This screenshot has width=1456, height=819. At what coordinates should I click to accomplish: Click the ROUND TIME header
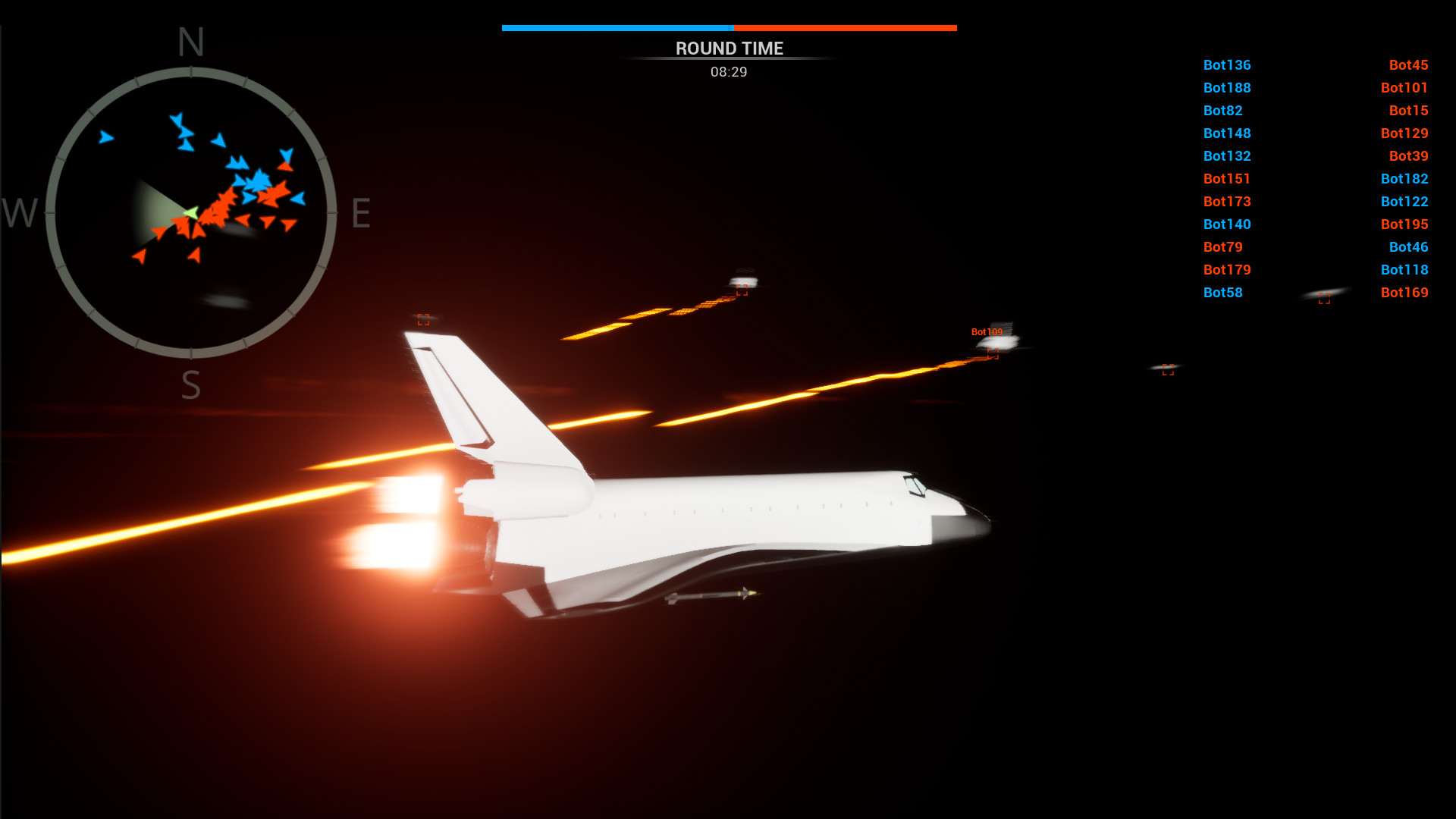click(x=729, y=49)
